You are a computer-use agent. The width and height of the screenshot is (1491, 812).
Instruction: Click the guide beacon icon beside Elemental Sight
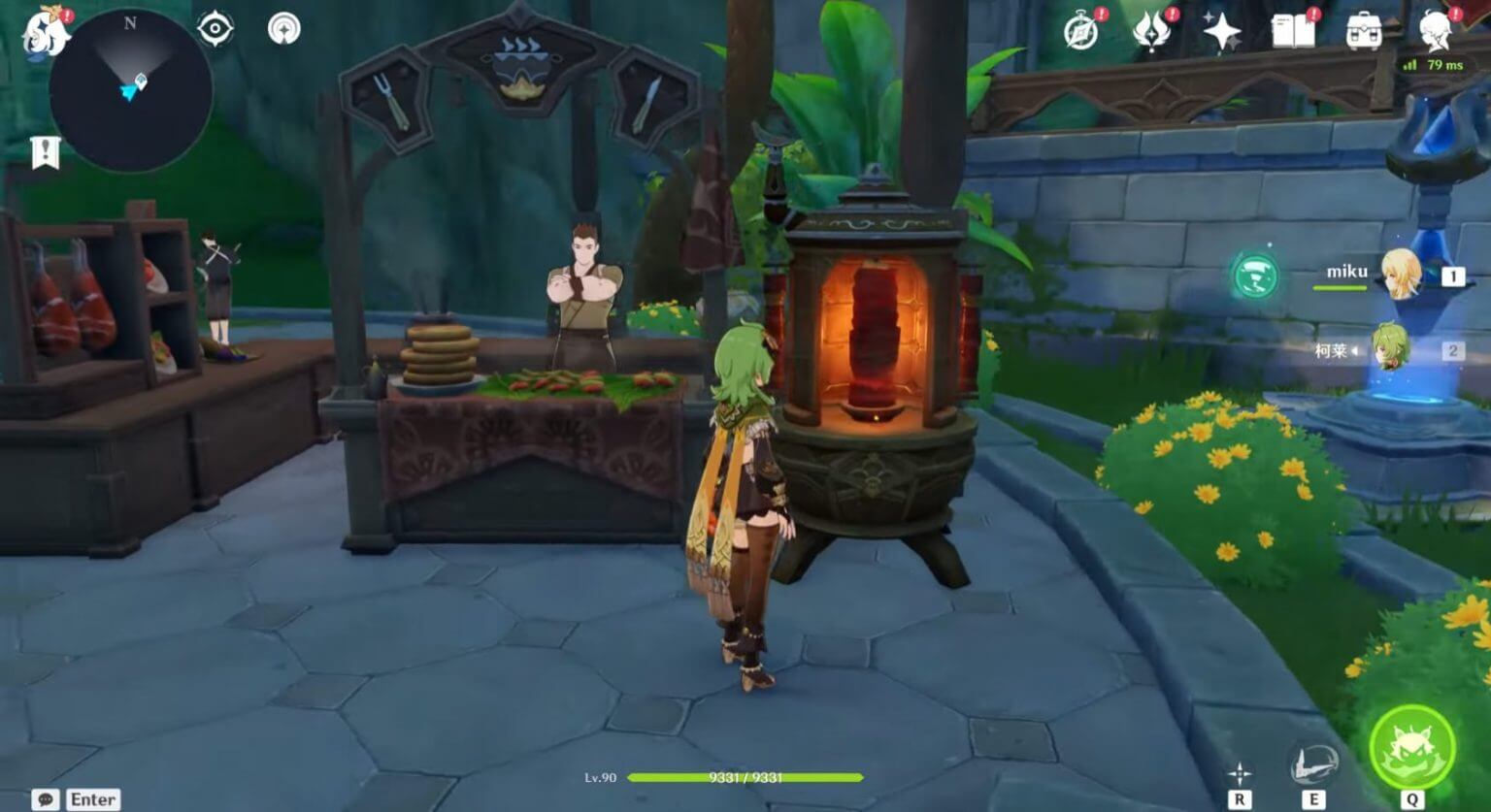pos(282,28)
